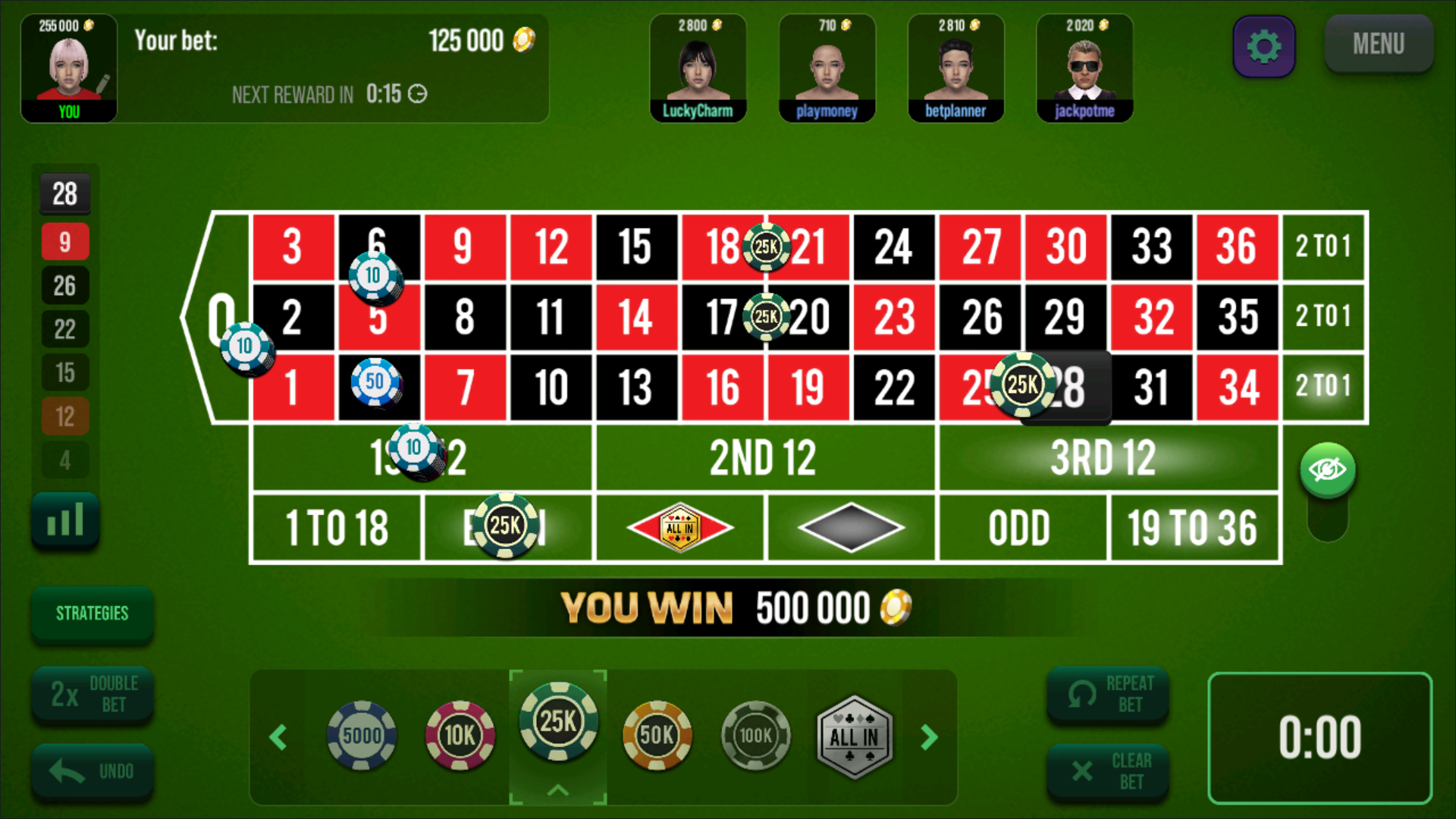Toggle chip visibility with the eye button
This screenshot has height=819, width=1456.
click(1327, 470)
